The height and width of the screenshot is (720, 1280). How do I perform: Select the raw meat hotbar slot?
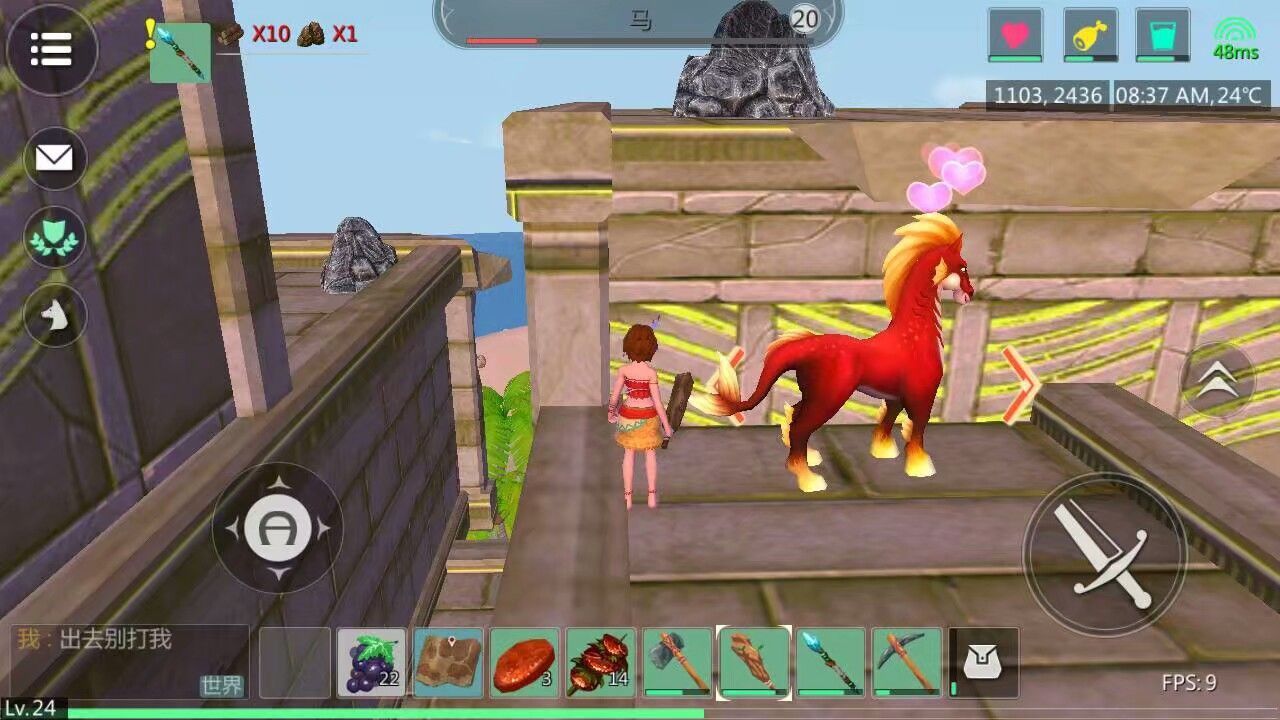[525, 662]
